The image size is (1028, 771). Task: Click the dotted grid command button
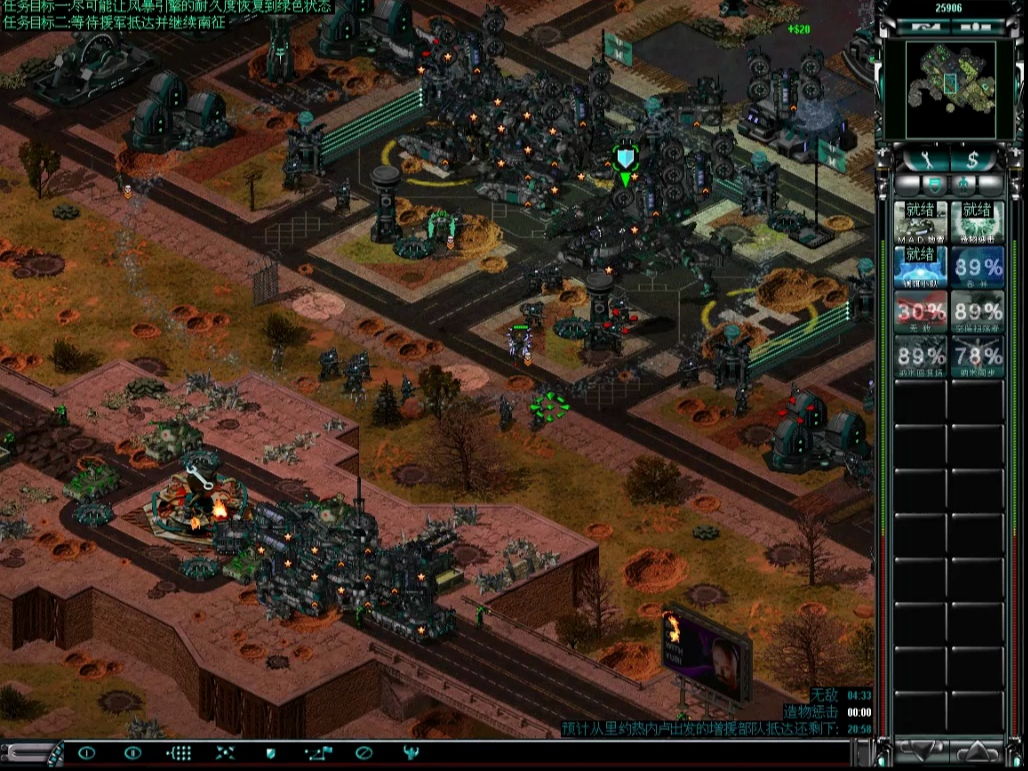tap(180, 753)
